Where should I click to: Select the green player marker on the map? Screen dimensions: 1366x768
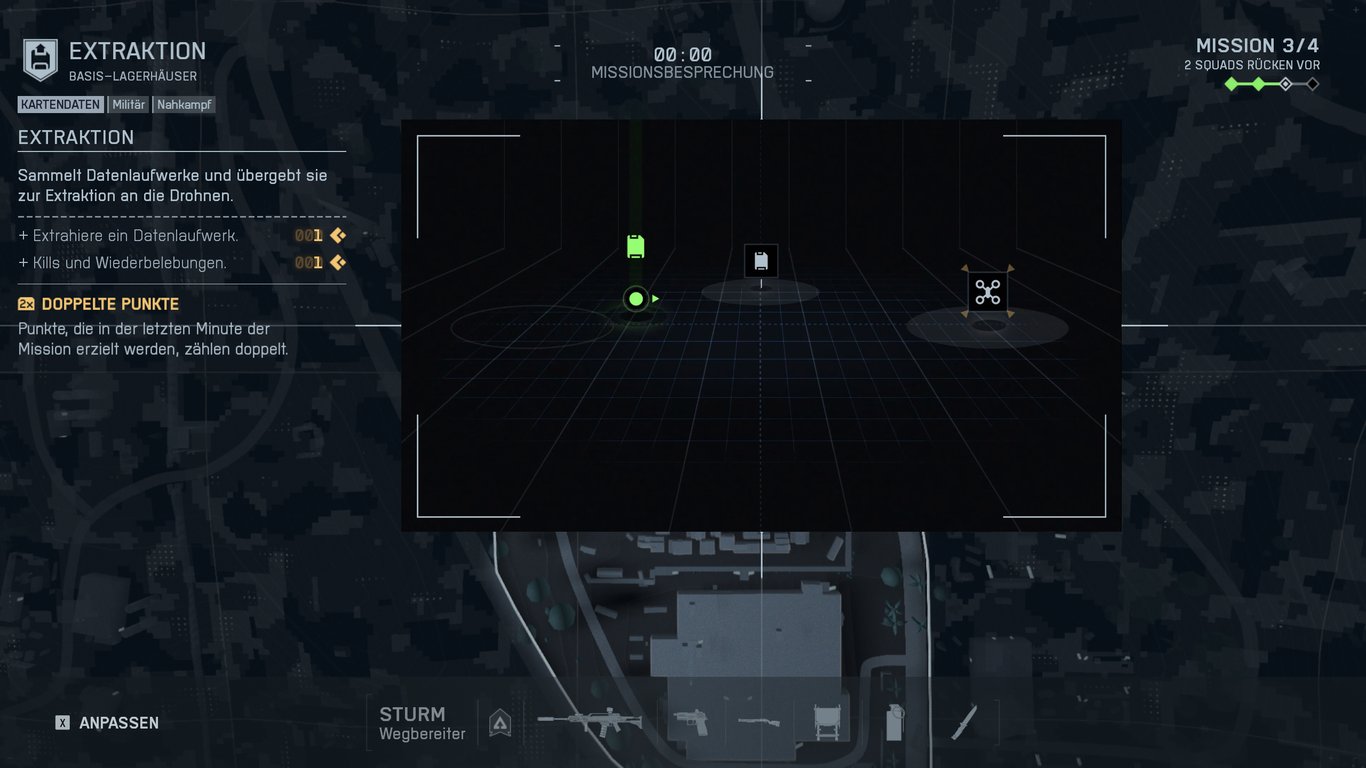pyautogui.click(x=635, y=298)
